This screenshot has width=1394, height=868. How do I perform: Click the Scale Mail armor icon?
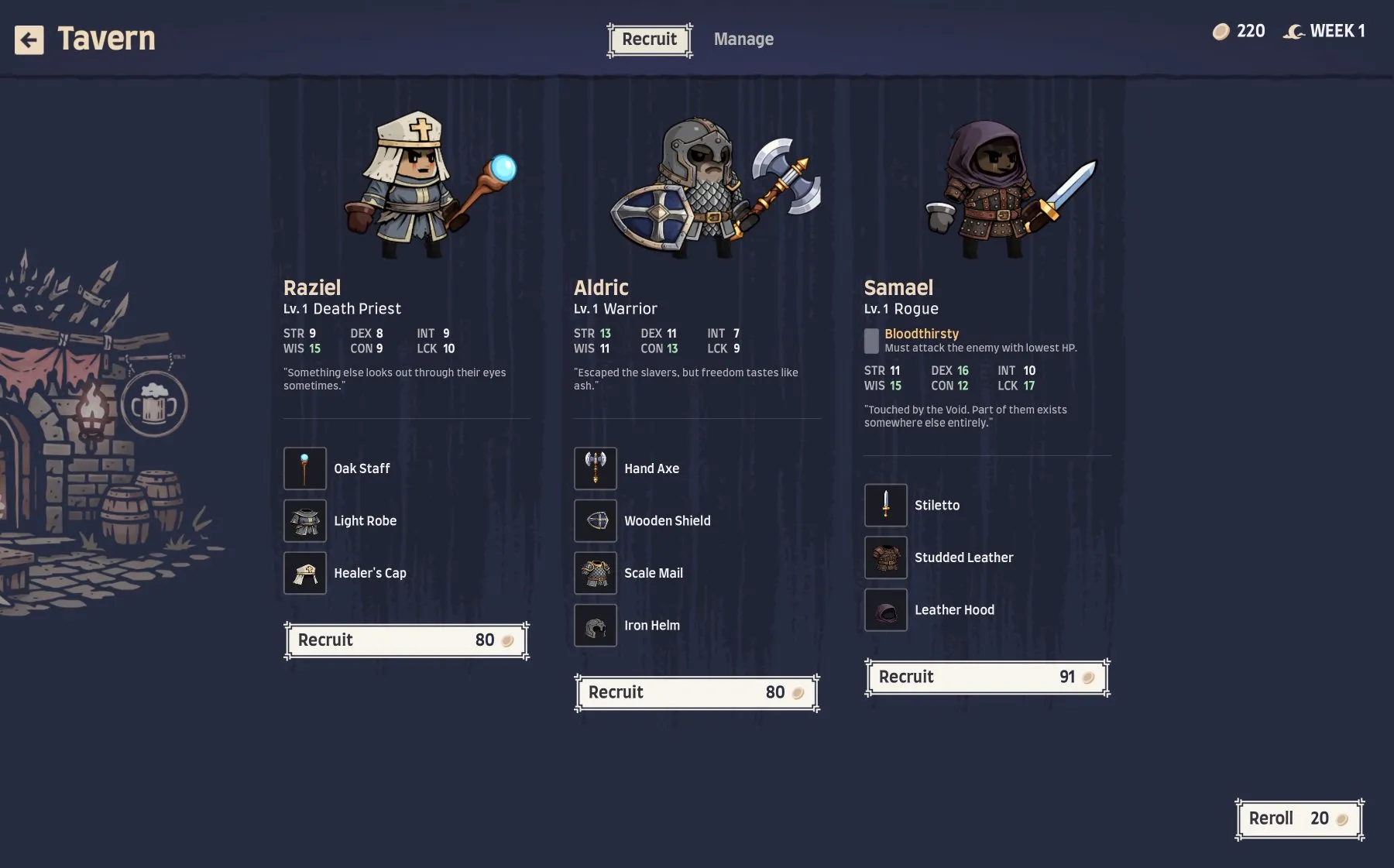point(595,572)
